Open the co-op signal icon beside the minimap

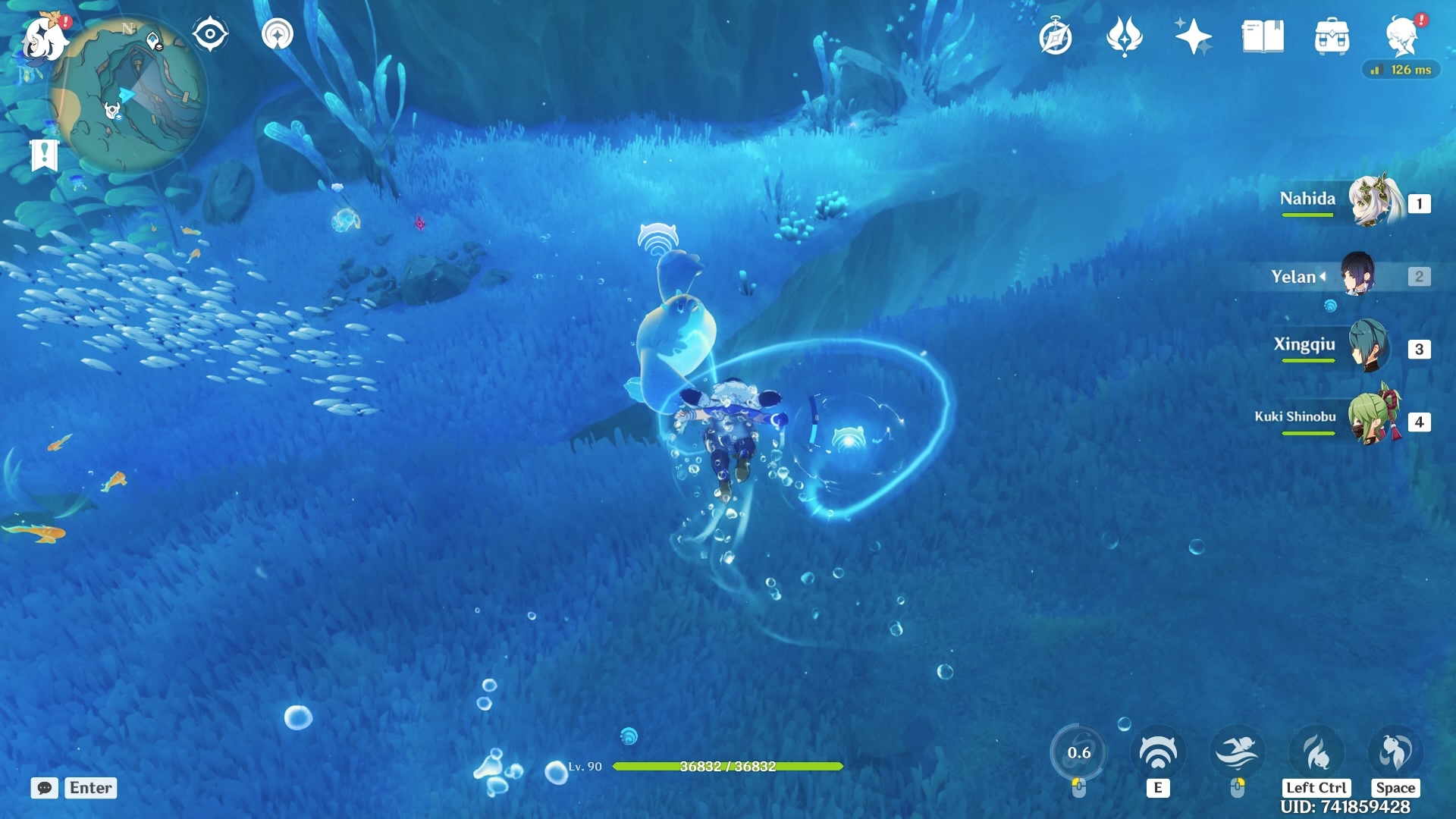(x=278, y=34)
